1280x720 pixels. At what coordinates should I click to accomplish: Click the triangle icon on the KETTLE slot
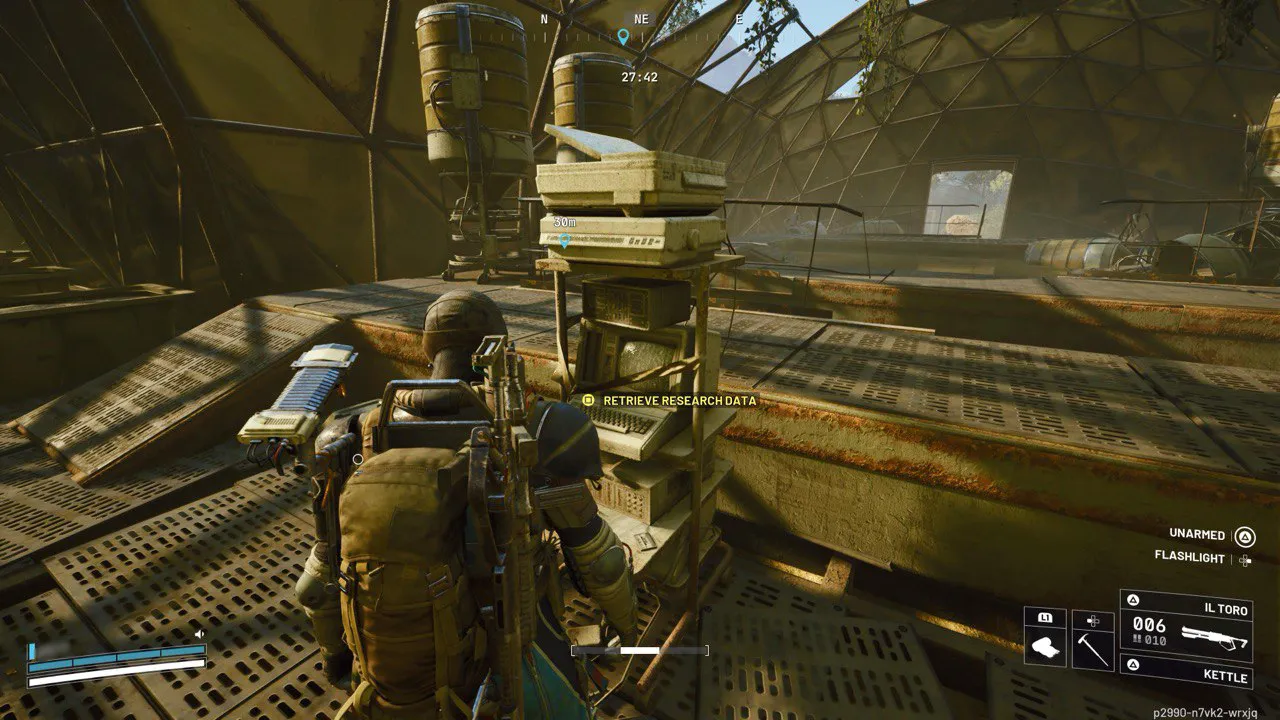click(1134, 662)
